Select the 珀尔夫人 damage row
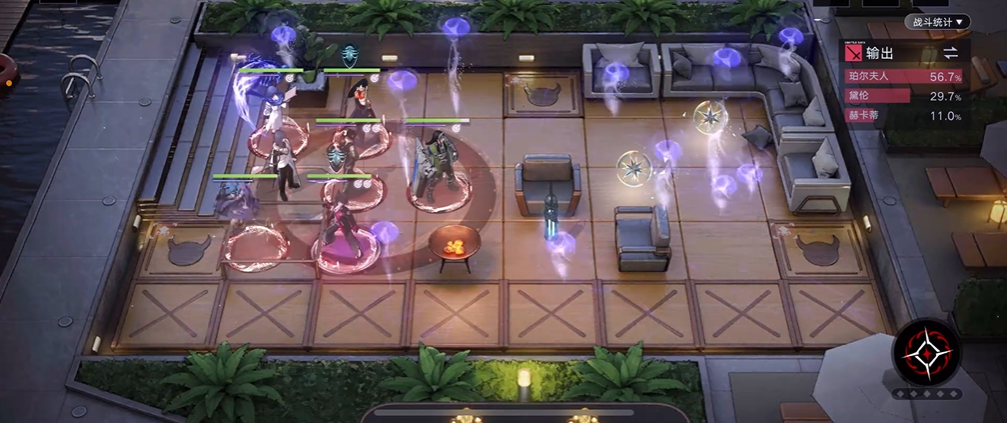This screenshot has width=1007, height=423. coord(904,76)
